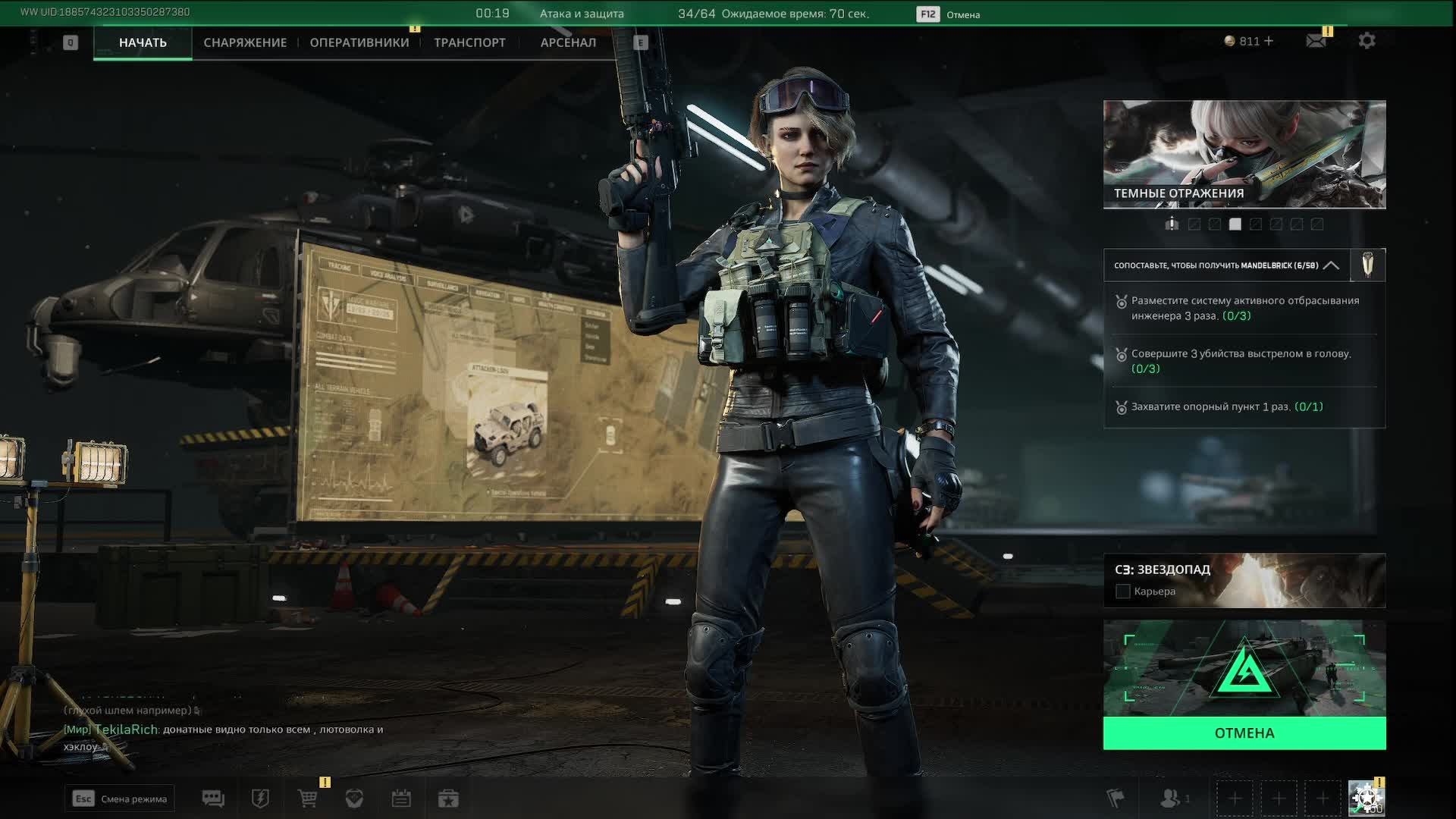The width and height of the screenshot is (1456, 819).
Task: Toggle the Карьера checkbox
Action: coord(1123,591)
